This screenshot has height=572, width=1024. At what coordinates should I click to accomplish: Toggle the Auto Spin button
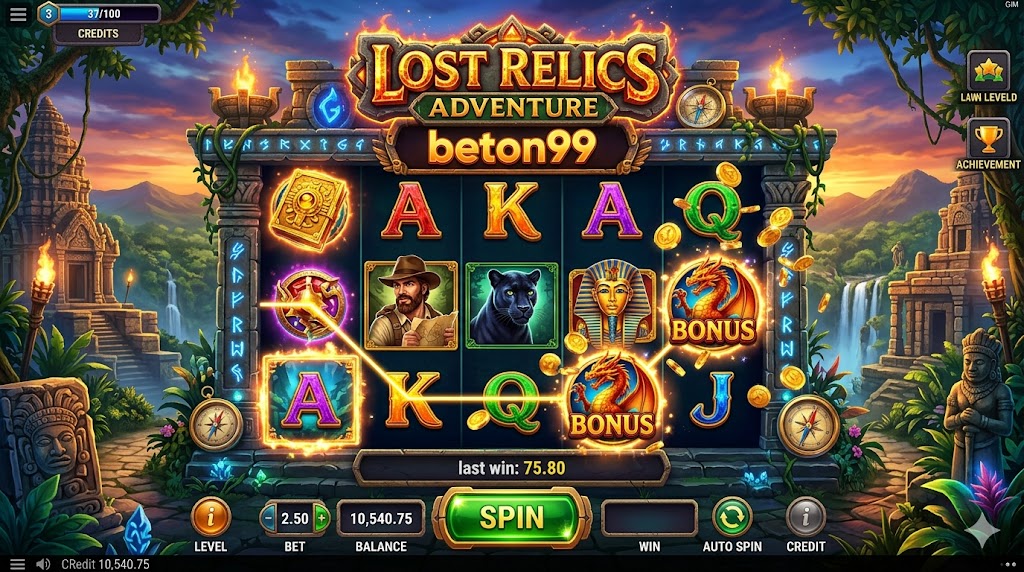click(x=732, y=517)
